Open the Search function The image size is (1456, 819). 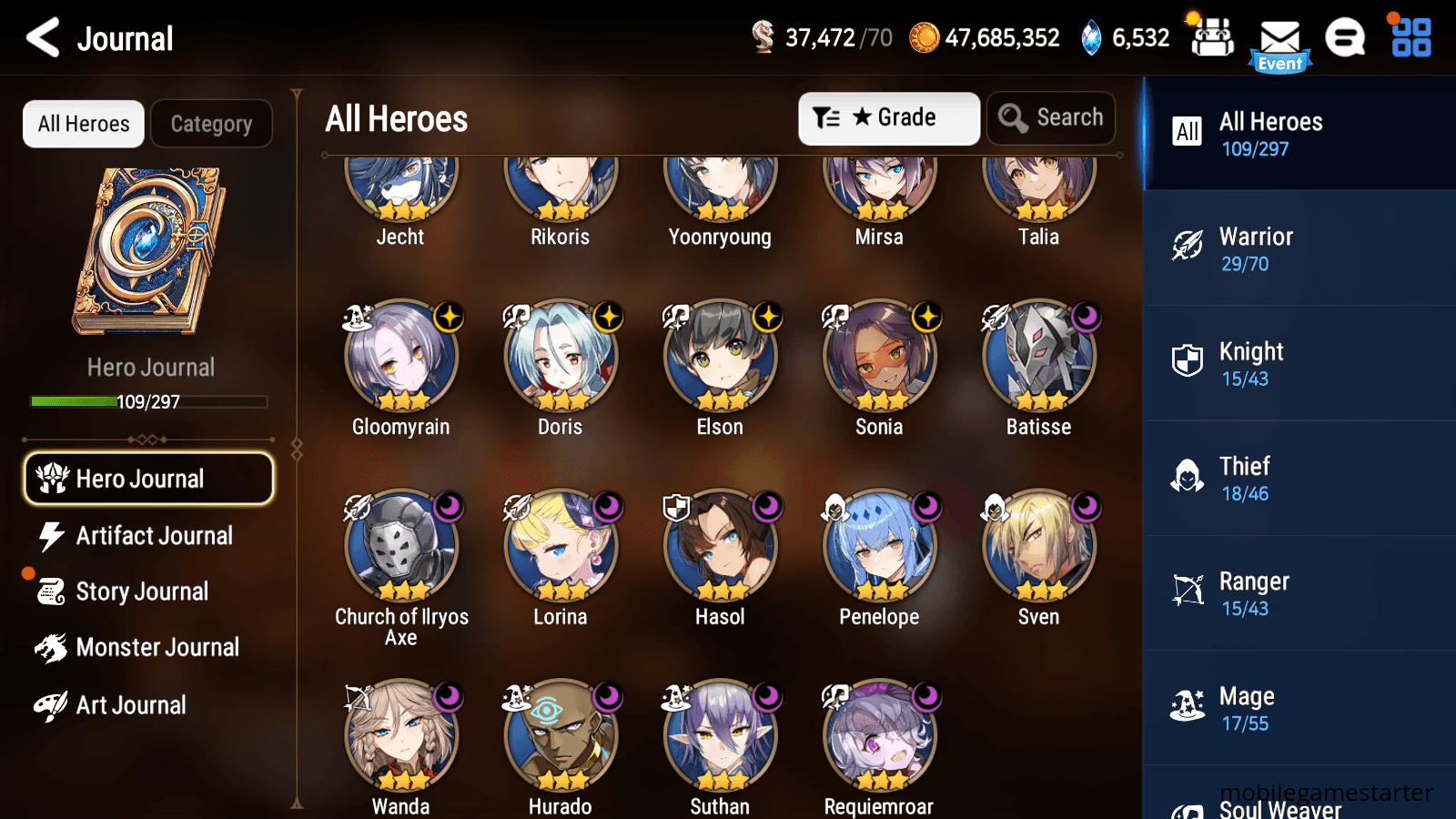click(x=1051, y=117)
